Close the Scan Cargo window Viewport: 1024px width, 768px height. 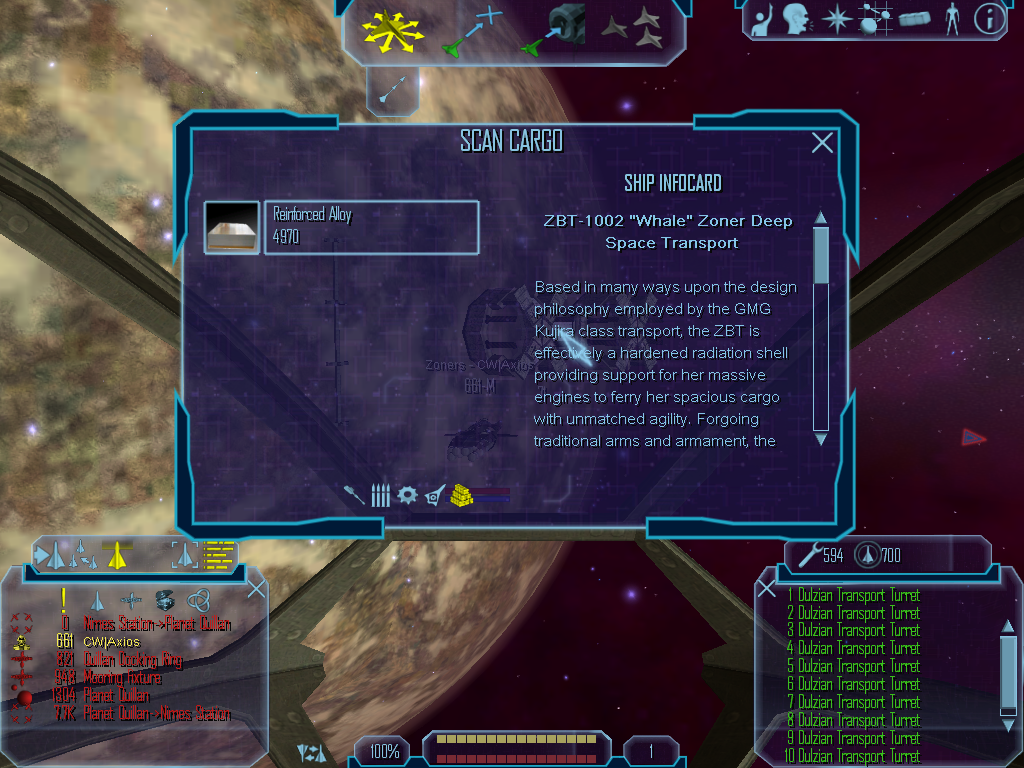click(822, 143)
